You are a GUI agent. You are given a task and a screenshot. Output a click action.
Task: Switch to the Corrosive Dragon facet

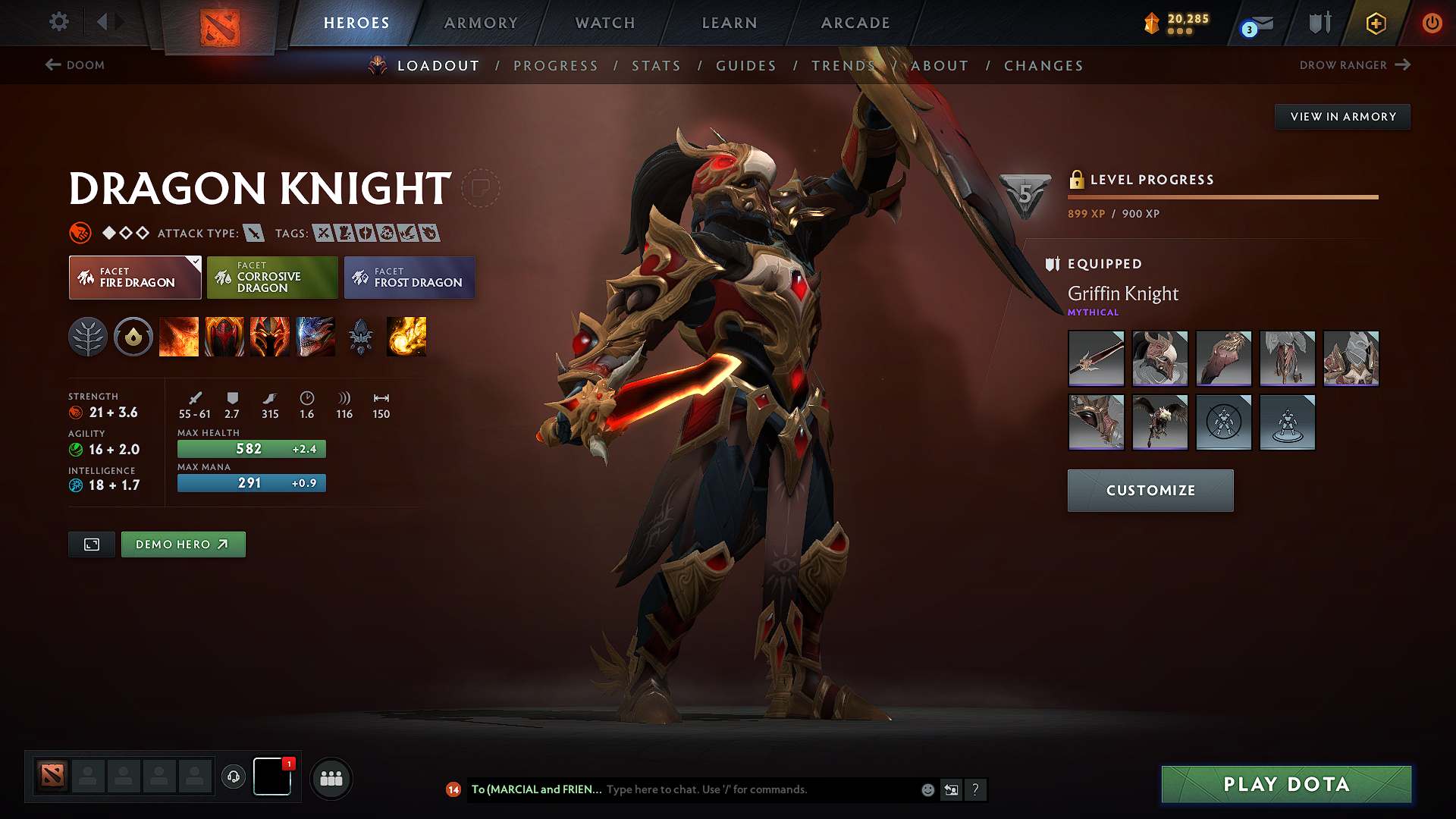271,278
